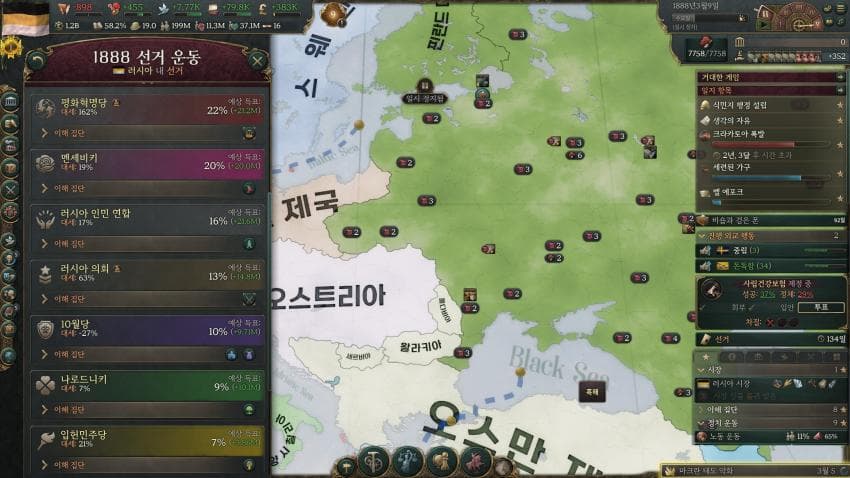Screen dimensions: 850x478
Task: Expand 이해 집단 under 평화혁명당
Action: (x=70, y=132)
